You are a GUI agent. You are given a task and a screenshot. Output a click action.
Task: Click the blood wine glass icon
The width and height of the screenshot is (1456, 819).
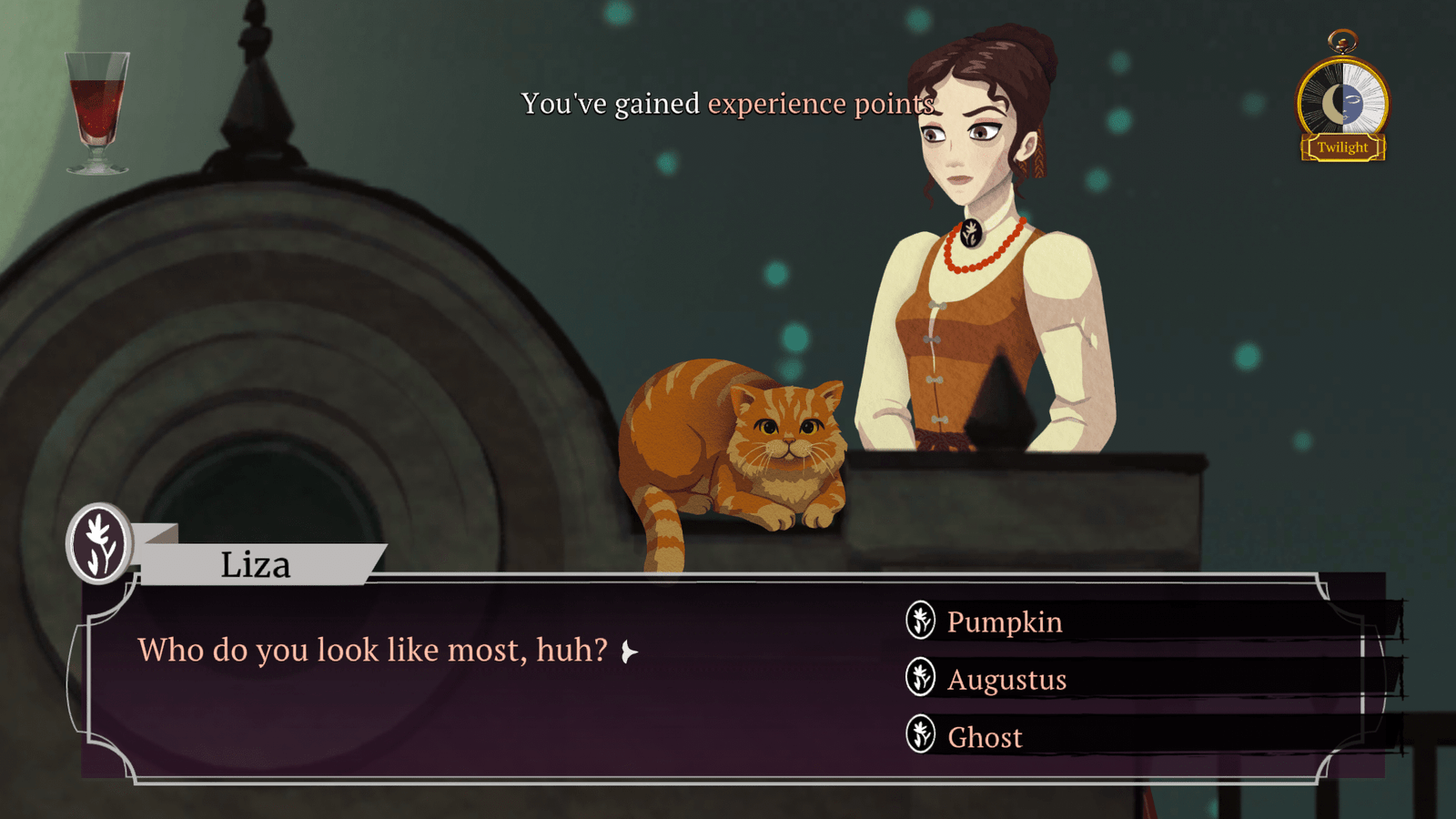(x=97, y=112)
